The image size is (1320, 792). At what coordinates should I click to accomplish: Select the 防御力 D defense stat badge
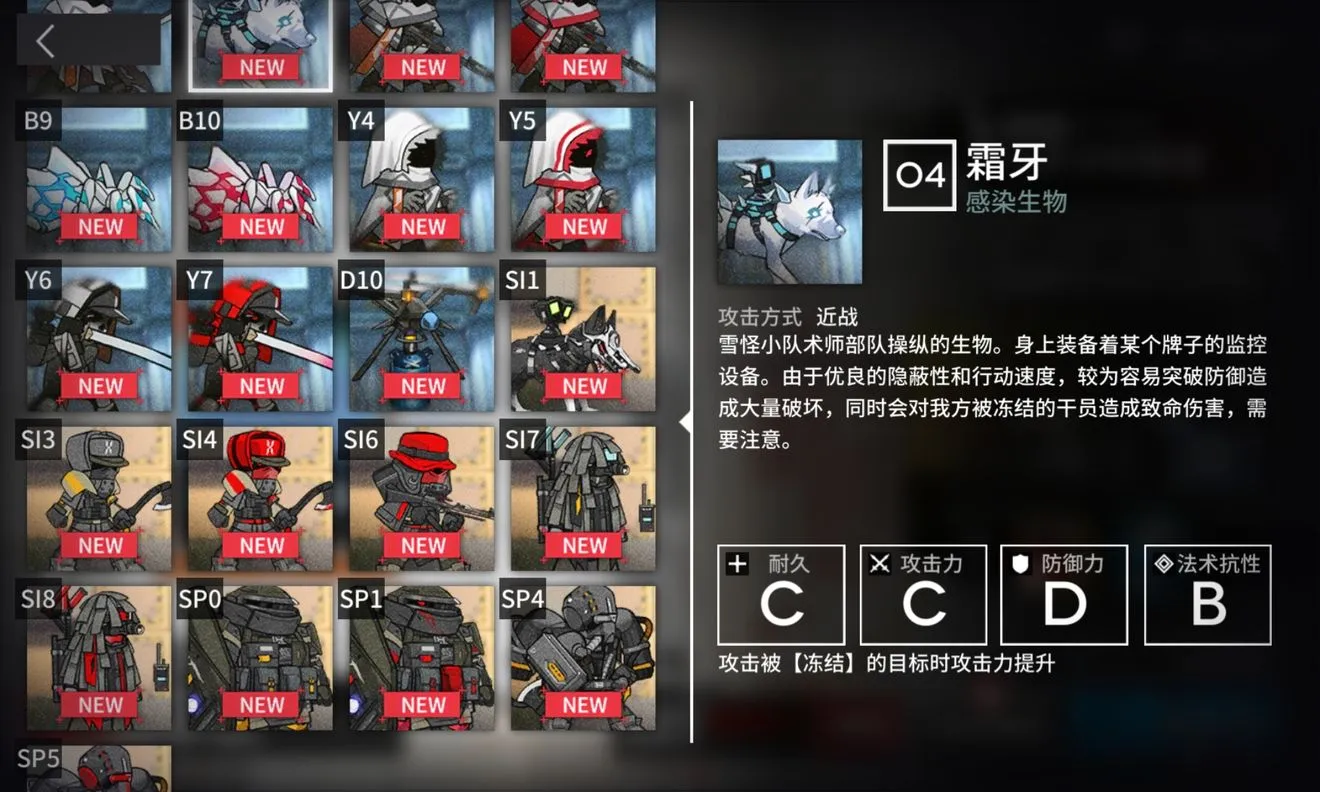(1064, 594)
